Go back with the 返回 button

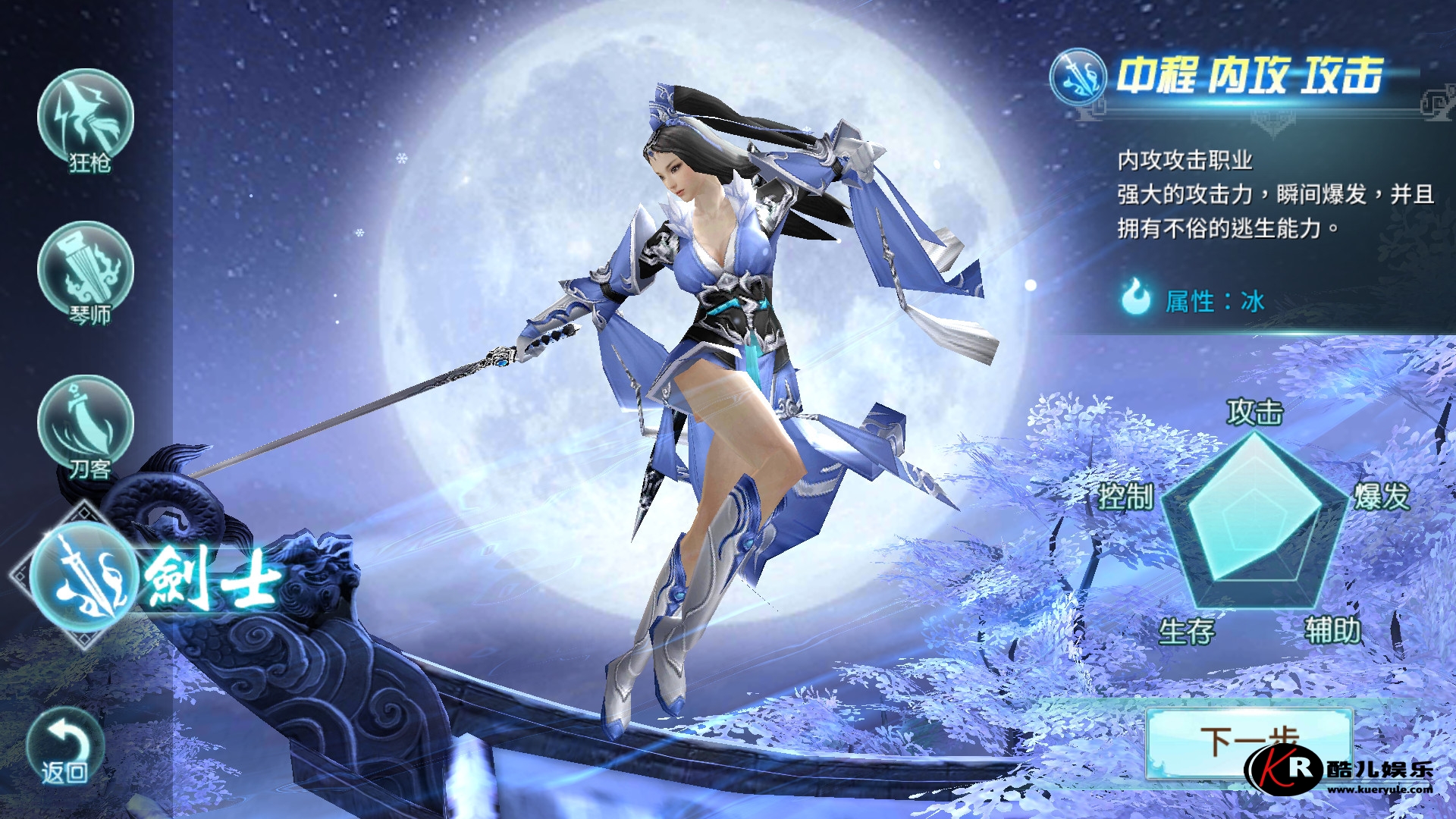point(64,746)
